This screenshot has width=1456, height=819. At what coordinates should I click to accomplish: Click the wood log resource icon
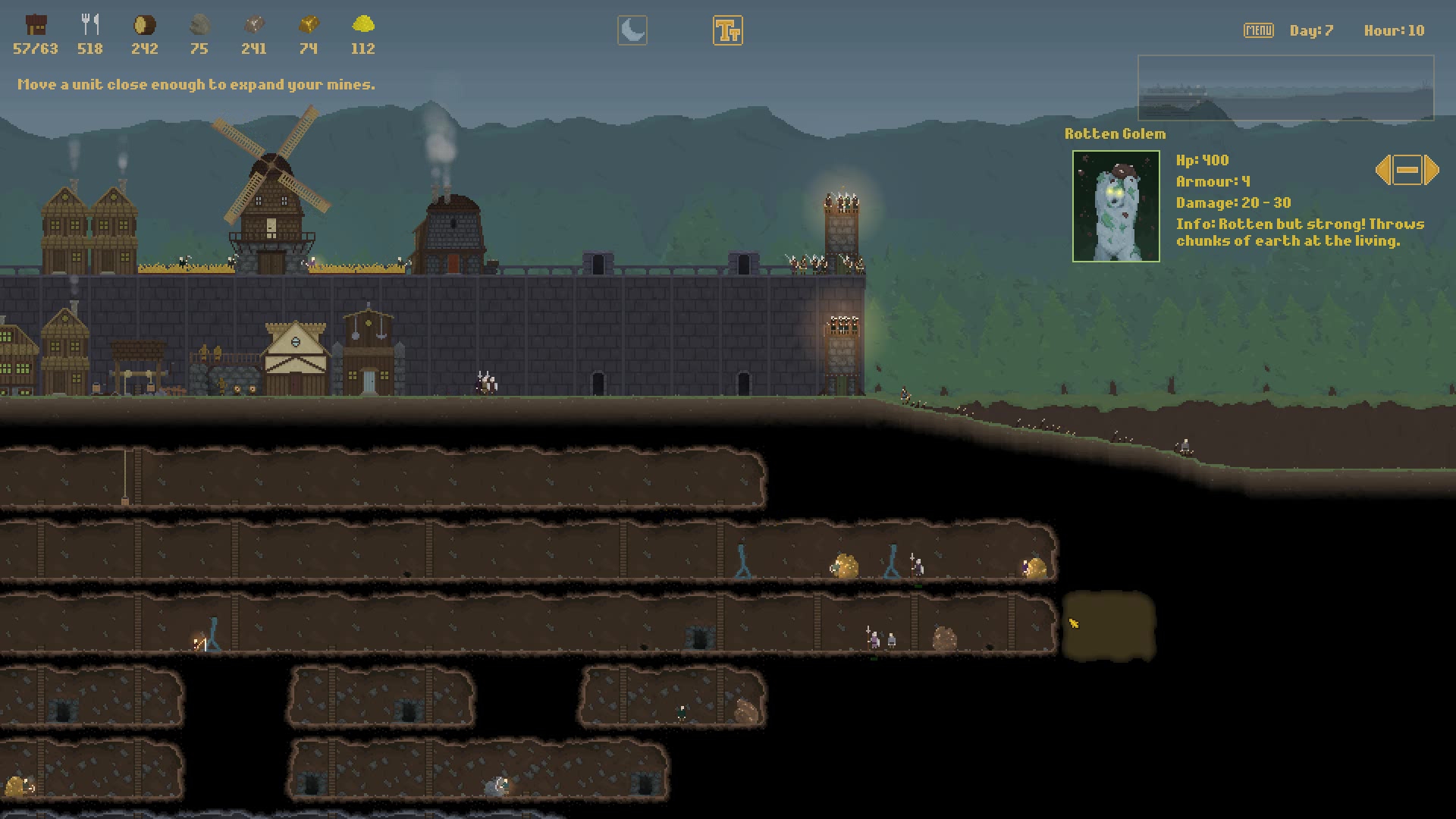[145, 27]
